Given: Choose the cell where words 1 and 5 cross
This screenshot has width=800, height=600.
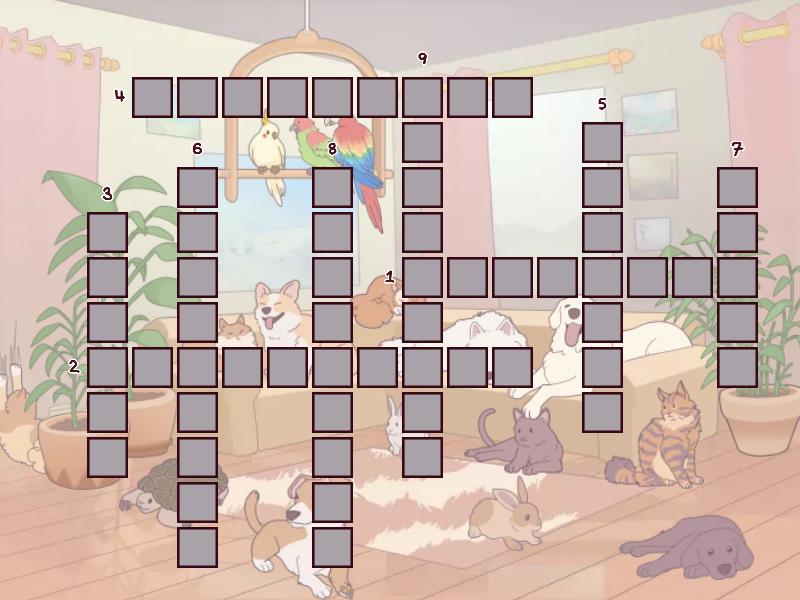Looking at the screenshot, I should [602, 277].
